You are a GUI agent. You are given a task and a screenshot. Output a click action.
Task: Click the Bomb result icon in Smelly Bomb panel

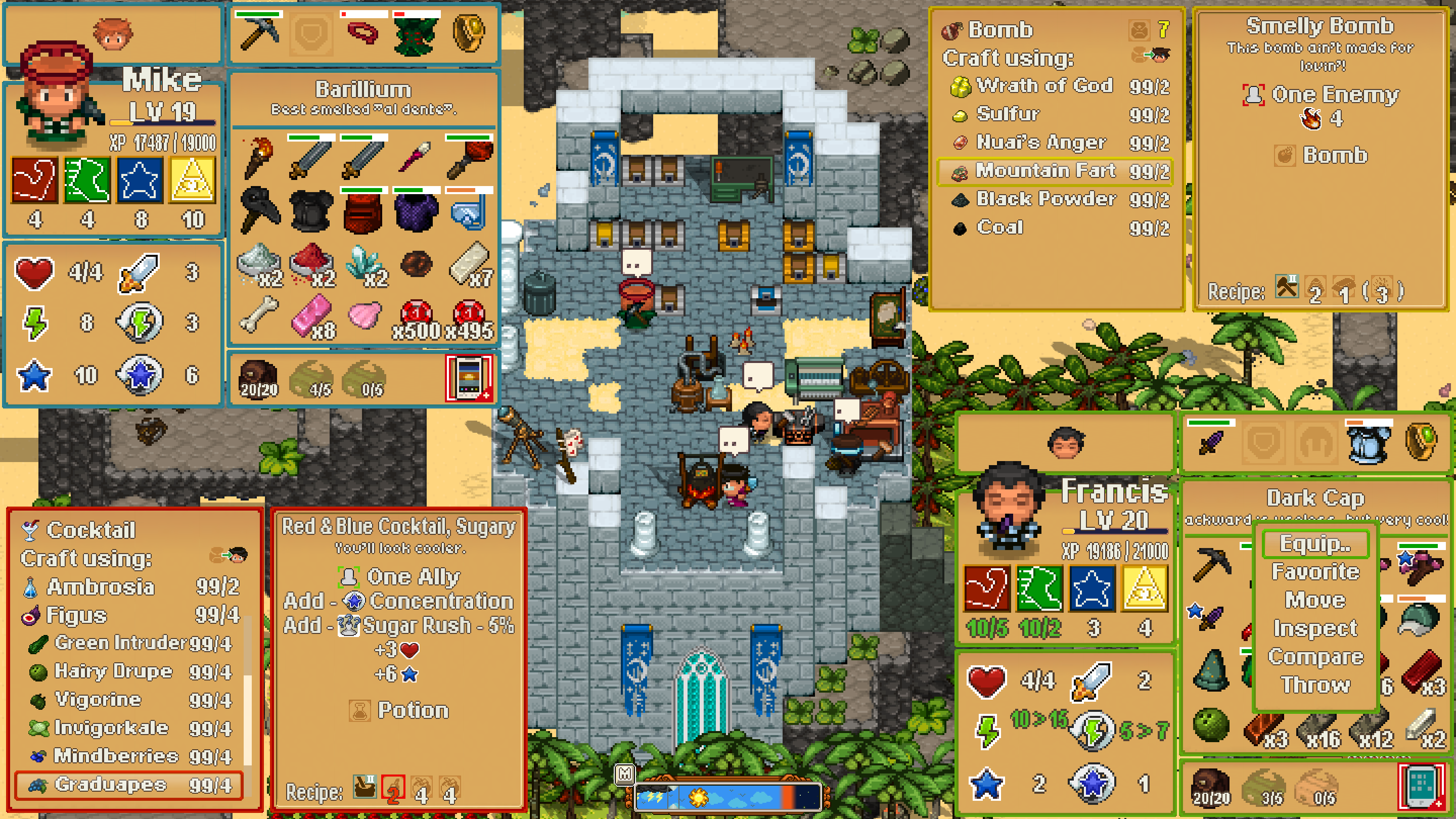(1284, 155)
